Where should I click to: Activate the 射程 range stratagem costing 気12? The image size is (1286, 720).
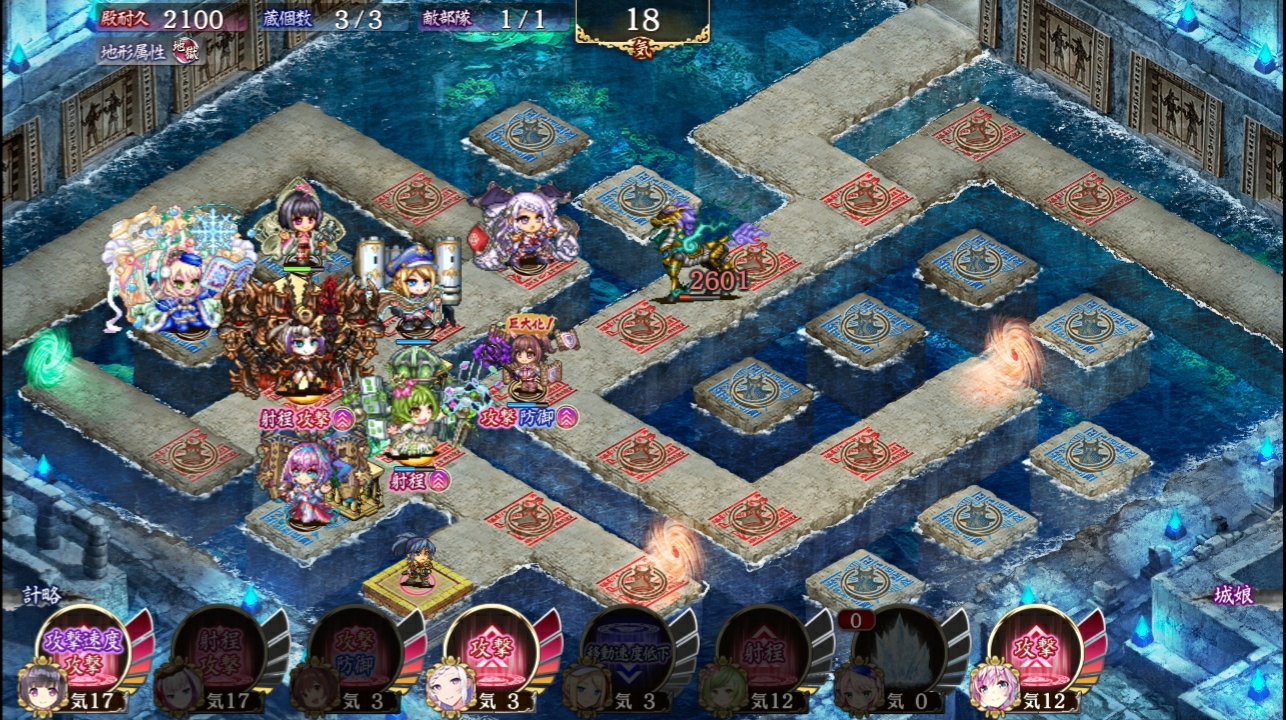[762, 651]
